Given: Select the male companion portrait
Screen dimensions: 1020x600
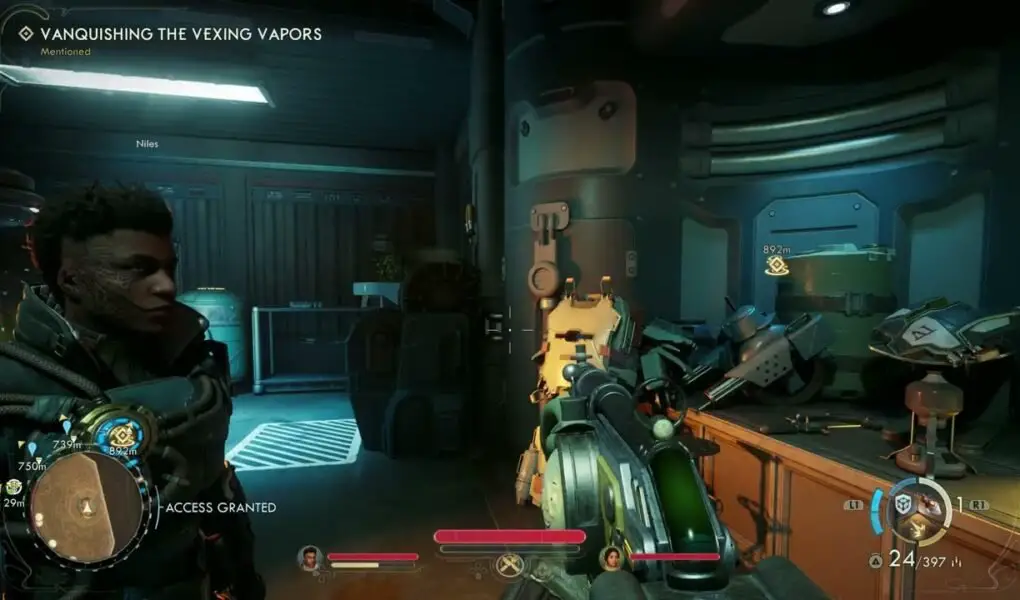Looking at the screenshot, I should pyautogui.click(x=310, y=557).
